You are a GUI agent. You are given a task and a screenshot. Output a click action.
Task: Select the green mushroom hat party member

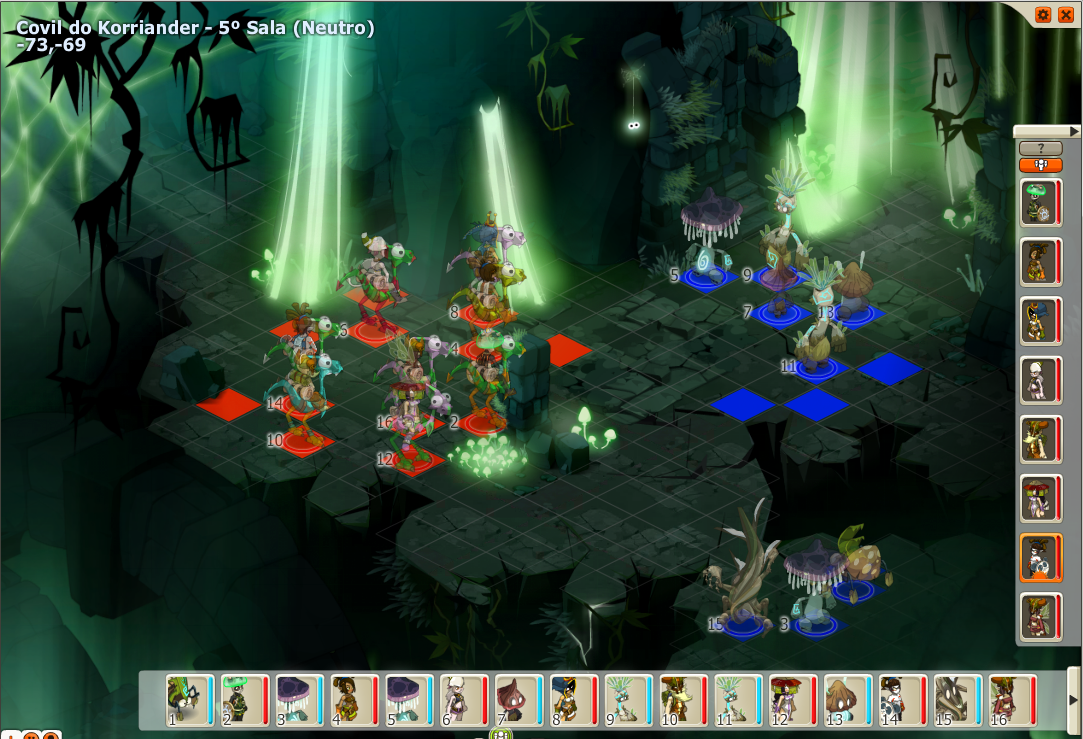pos(1040,202)
